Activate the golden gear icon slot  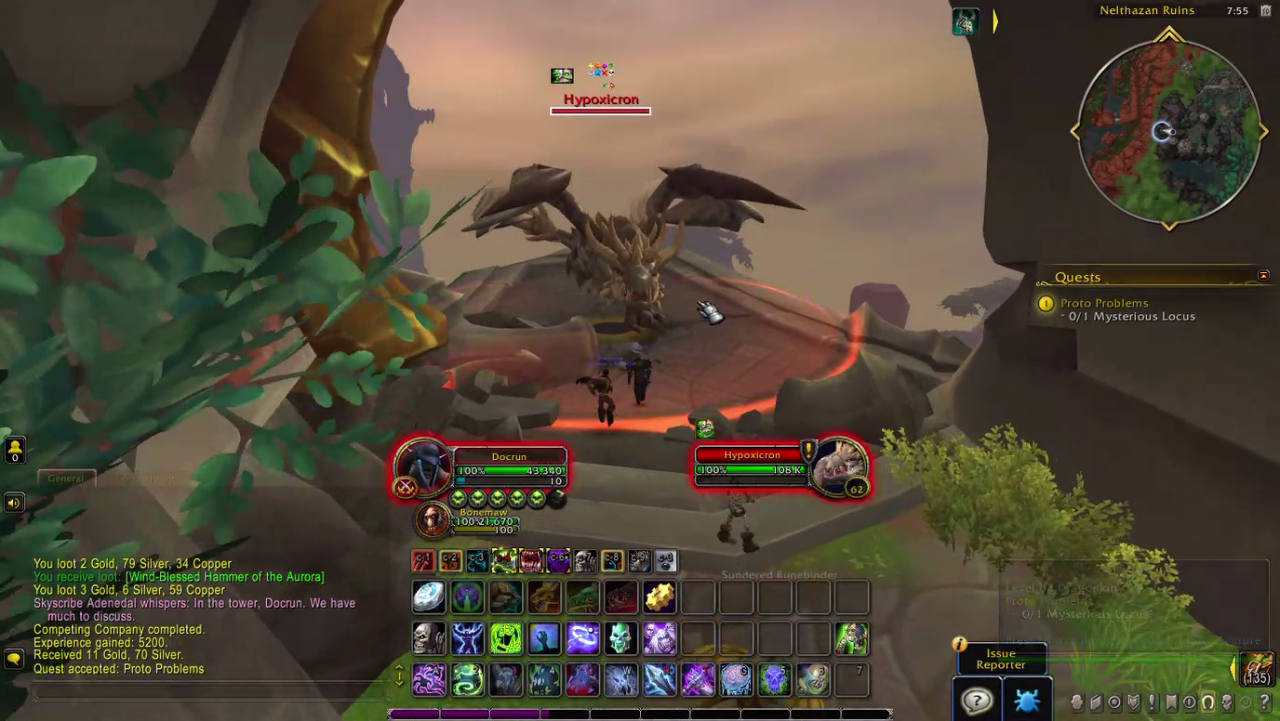659,597
